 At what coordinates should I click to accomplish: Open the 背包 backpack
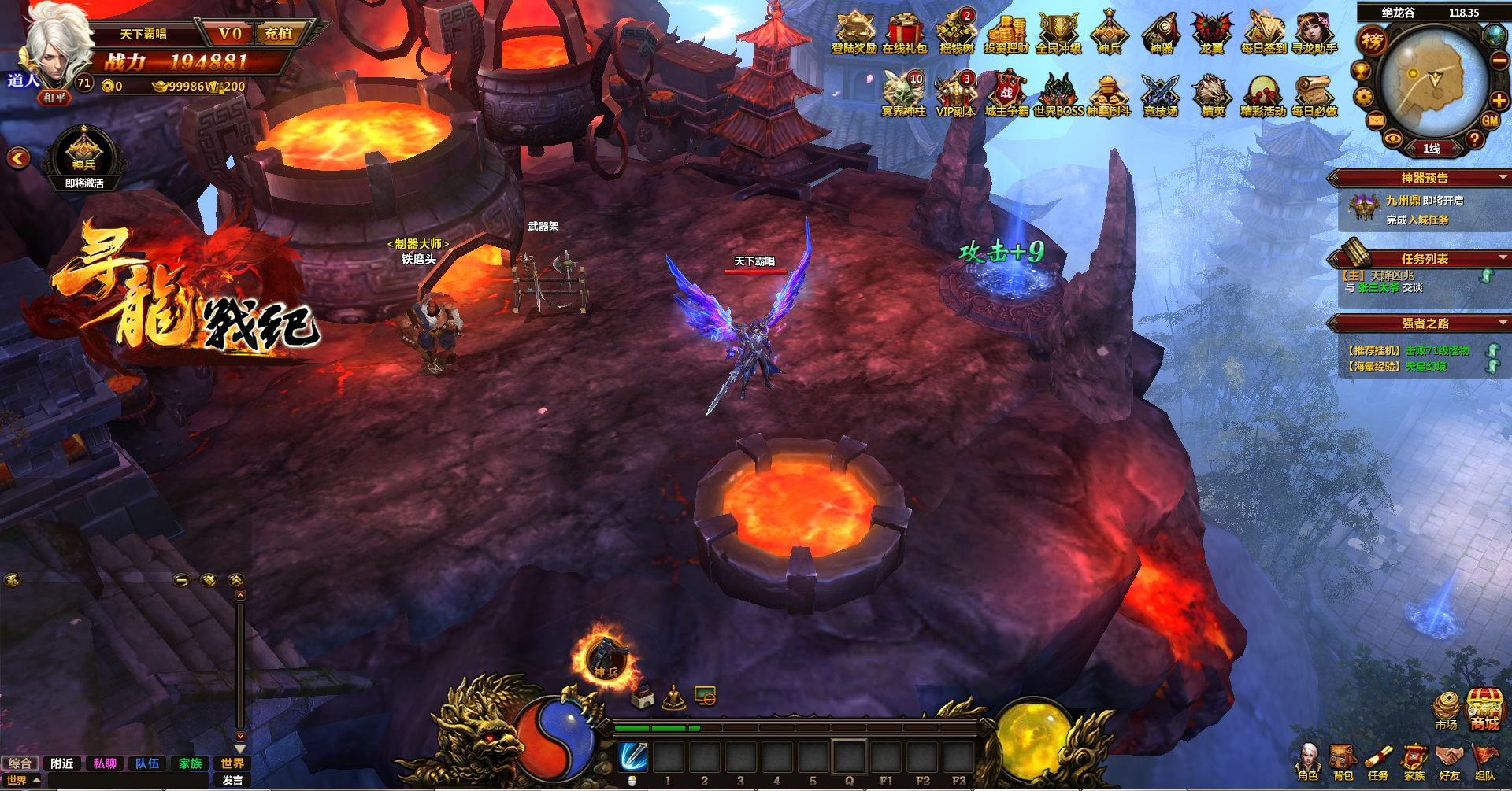click(1343, 761)
